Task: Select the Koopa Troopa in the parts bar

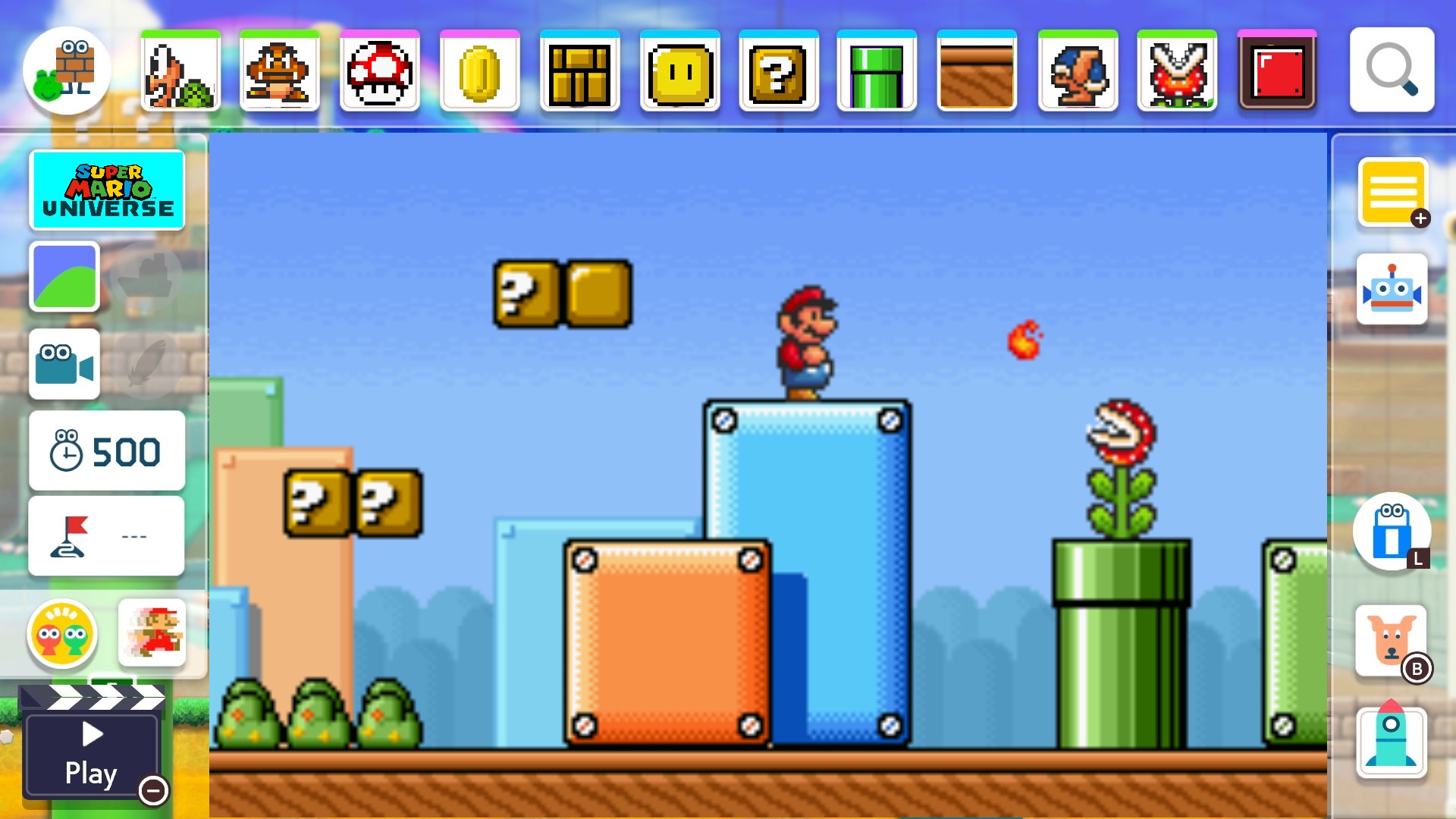Action: pos(180,72)
